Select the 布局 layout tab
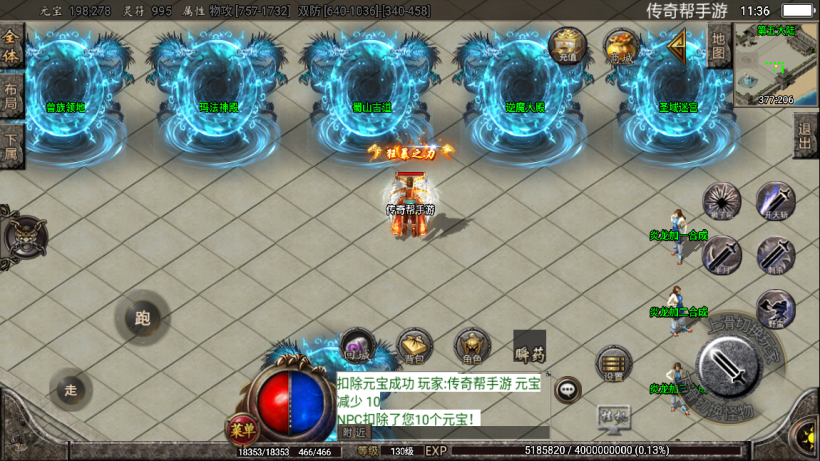 point(11,97)
